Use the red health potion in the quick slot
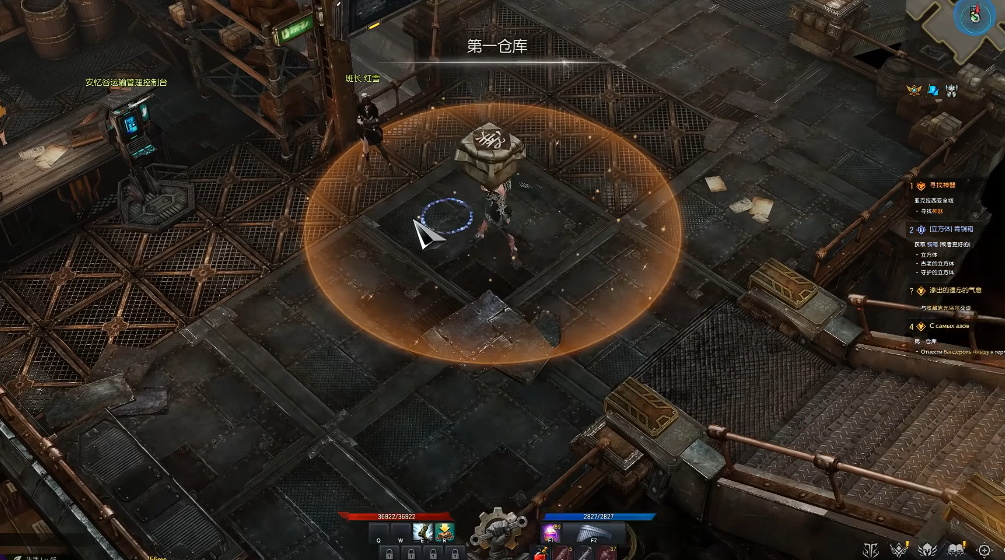This screenshot has height=560, width=1005. coord(542,553)
